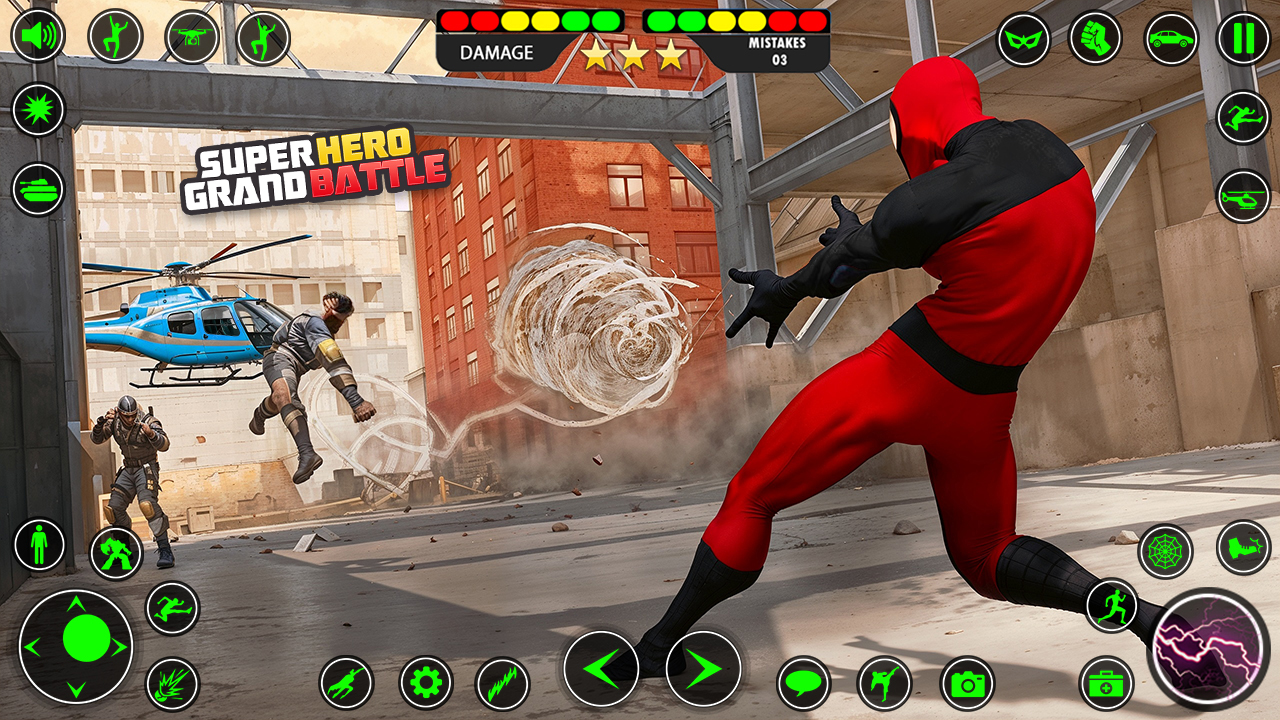Open the camera screenshot button
The height and width of the screenshot is (720, 1280).
coord(967,683)
